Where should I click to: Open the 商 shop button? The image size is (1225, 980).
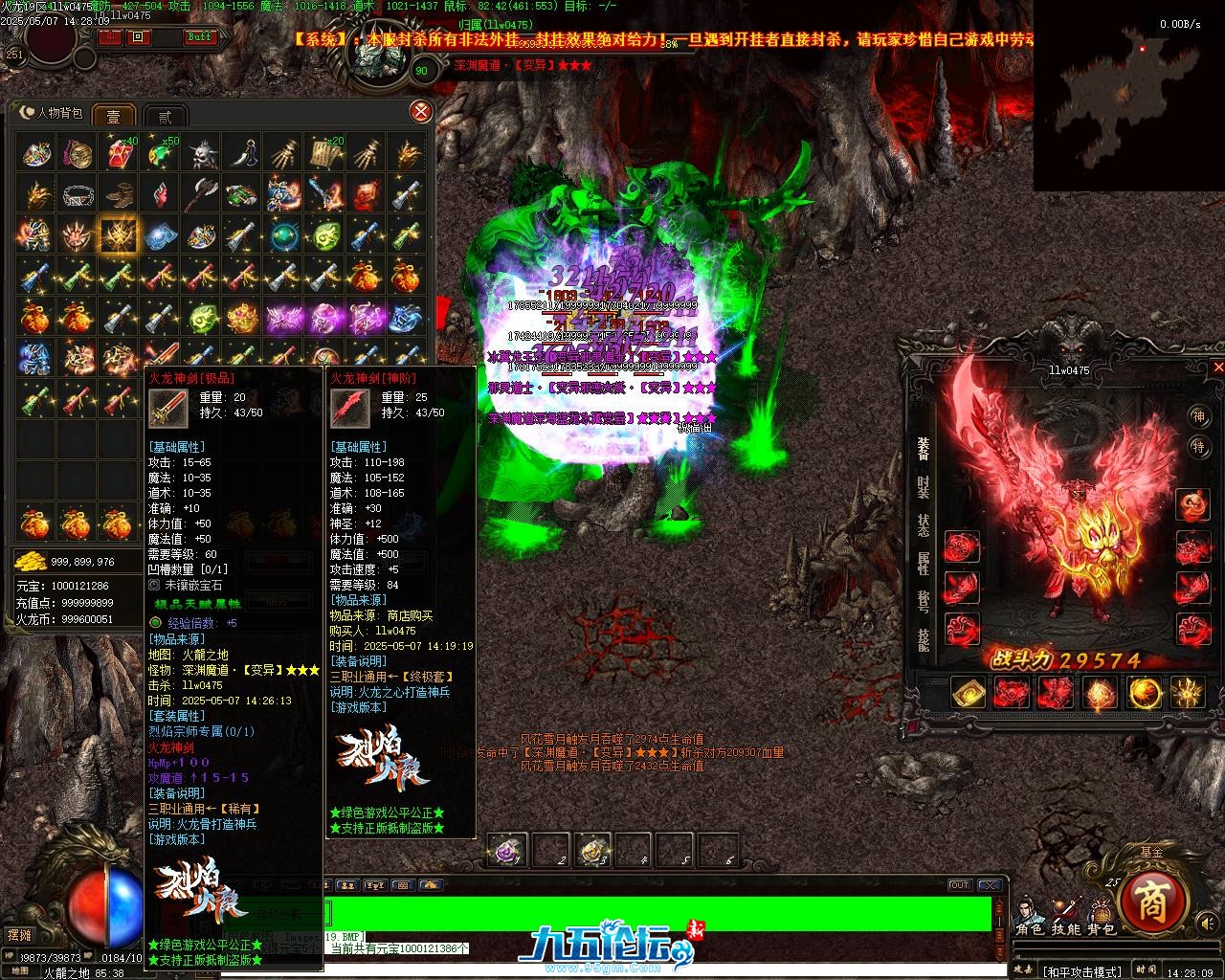[1152, 899]
